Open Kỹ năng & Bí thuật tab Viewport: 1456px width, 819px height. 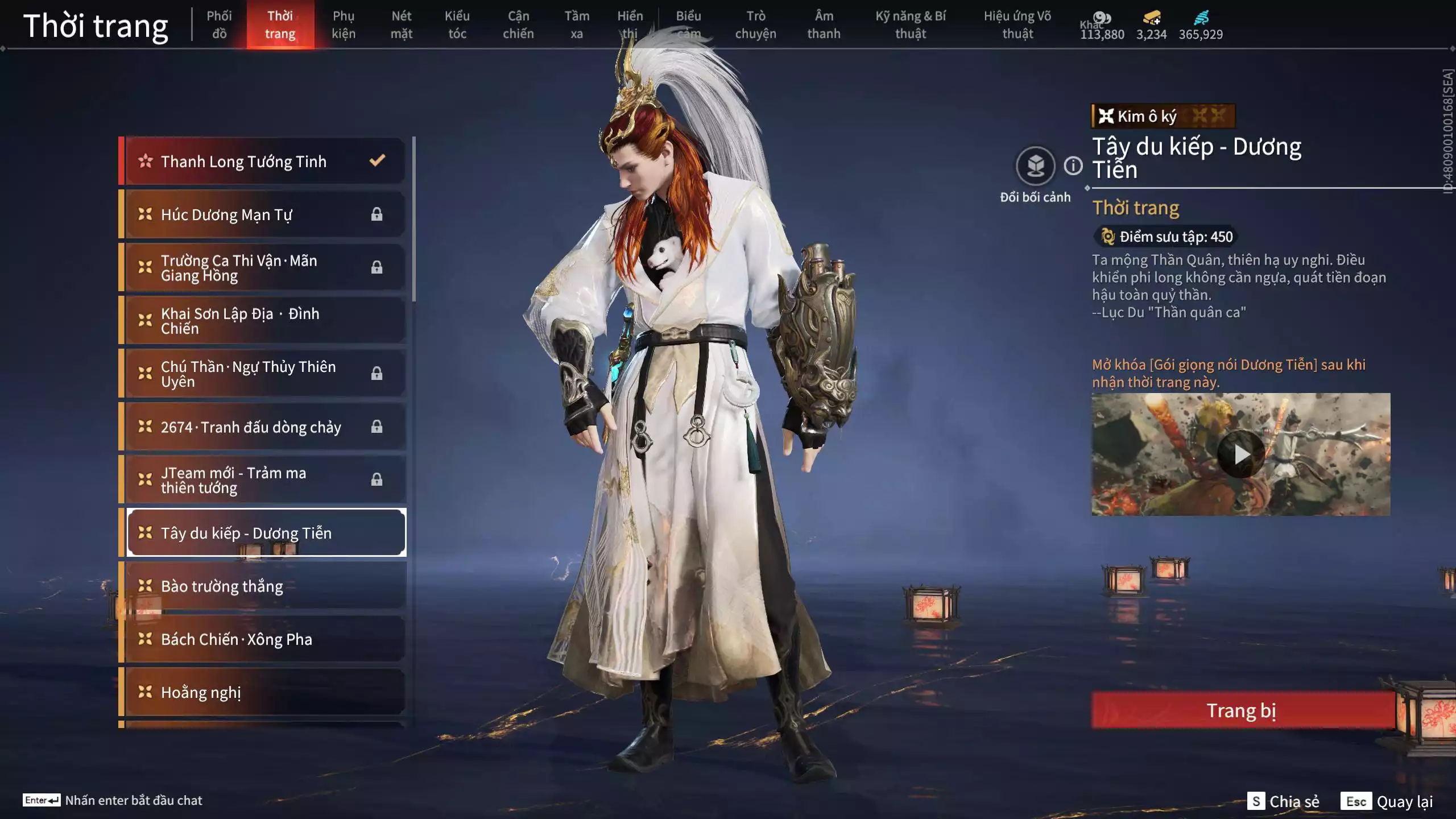tap(911, 24)
